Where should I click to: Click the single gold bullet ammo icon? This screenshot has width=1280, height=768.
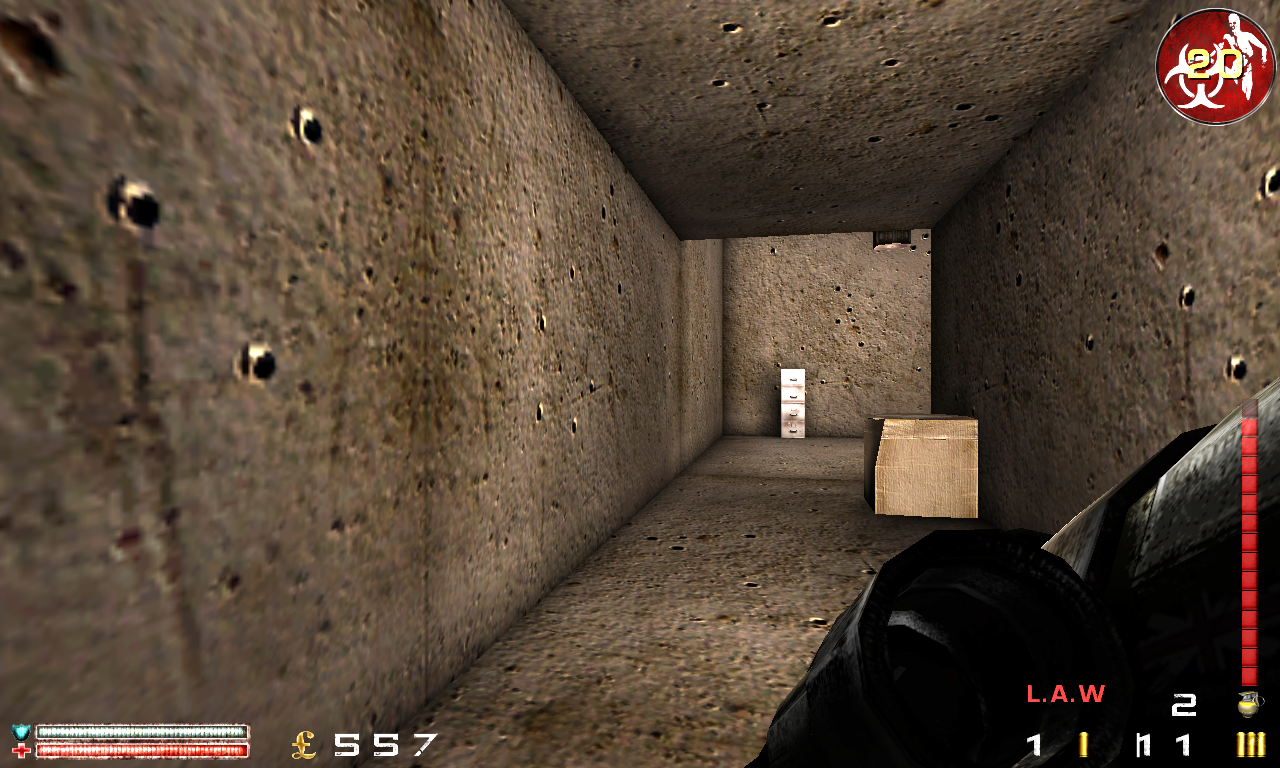coord(1084,743)
